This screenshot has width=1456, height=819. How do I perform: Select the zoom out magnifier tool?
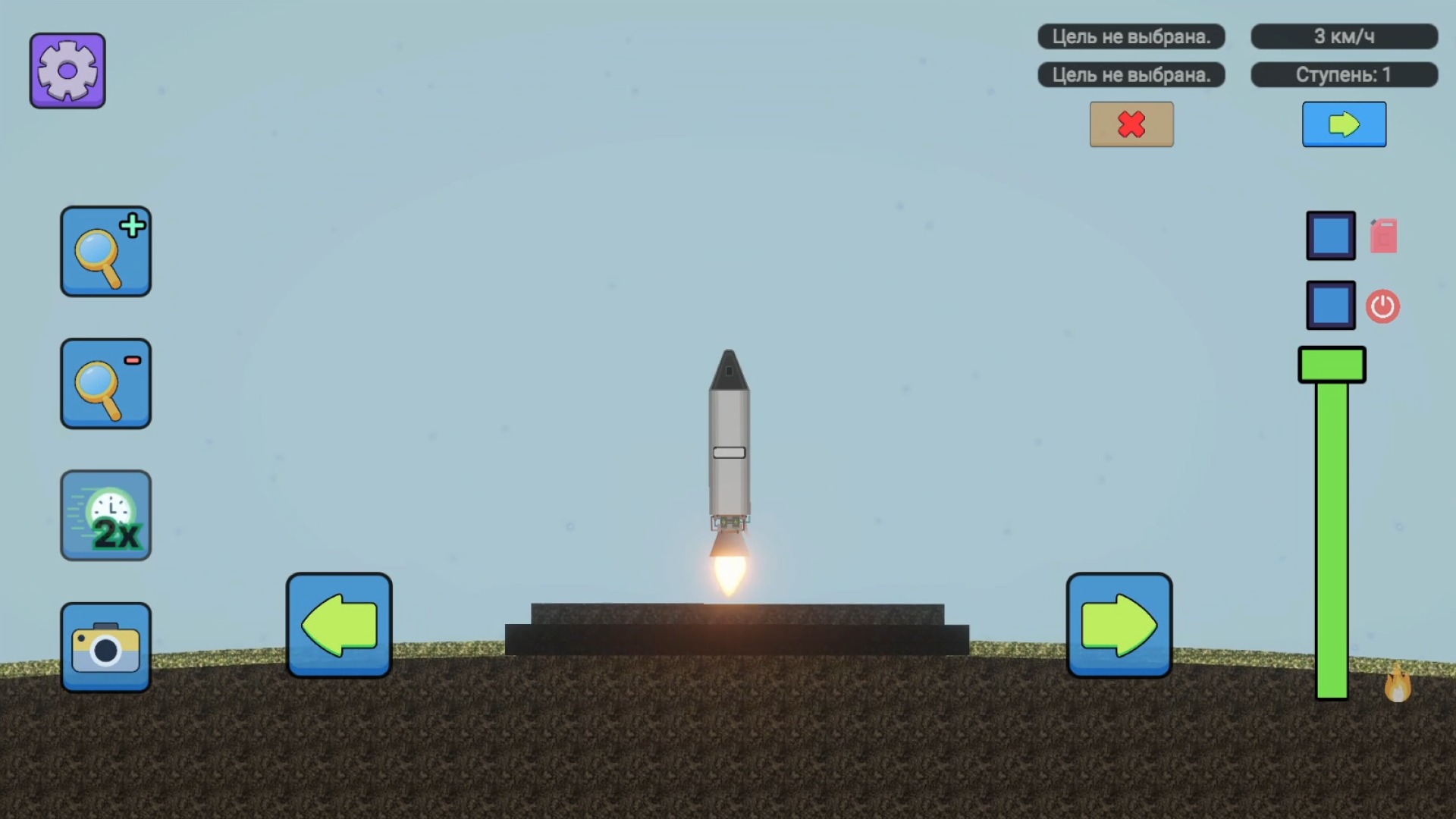coord(105,384)
